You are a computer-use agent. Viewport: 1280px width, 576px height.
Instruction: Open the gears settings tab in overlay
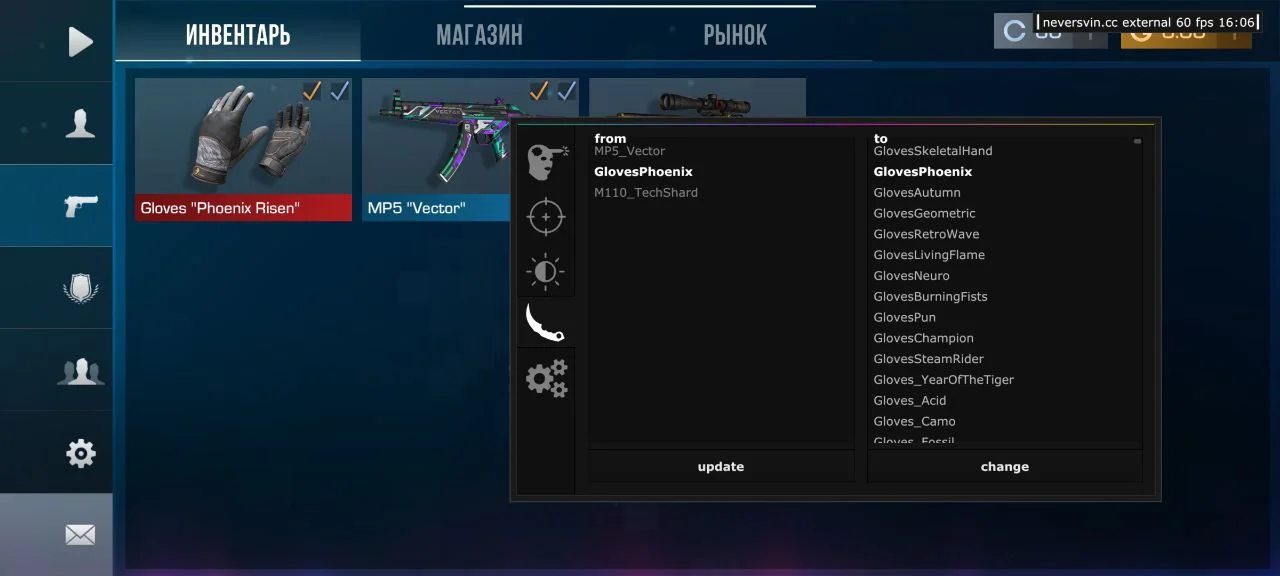click(546, 379)
